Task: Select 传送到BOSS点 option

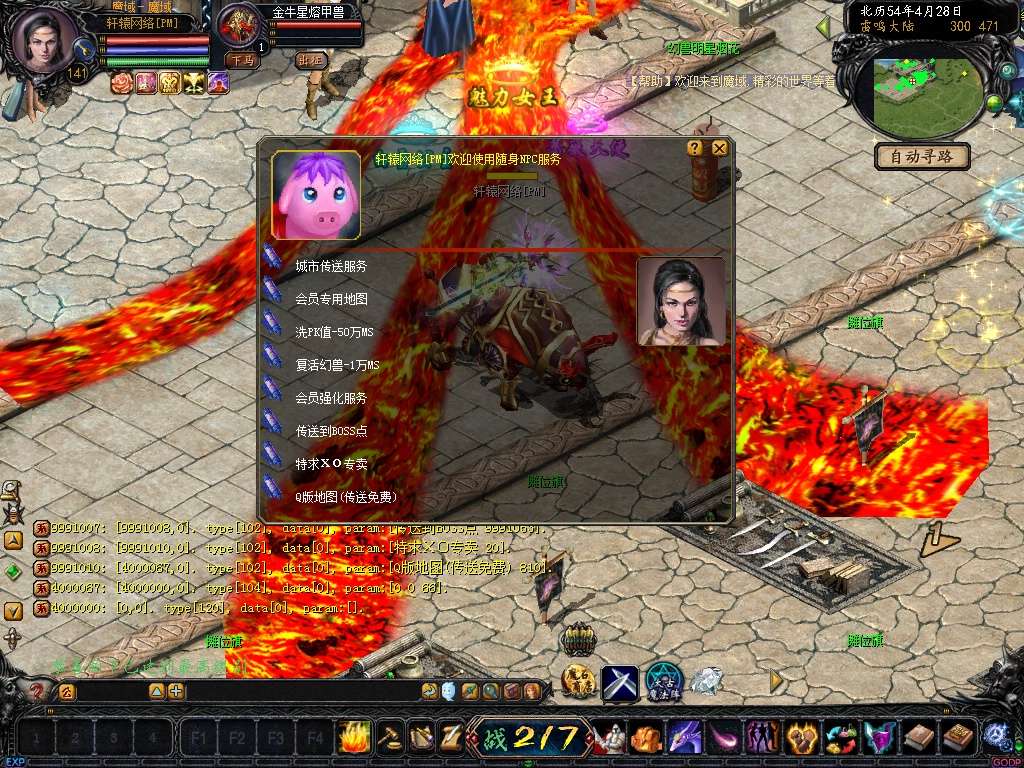Action: pos(330,431)
